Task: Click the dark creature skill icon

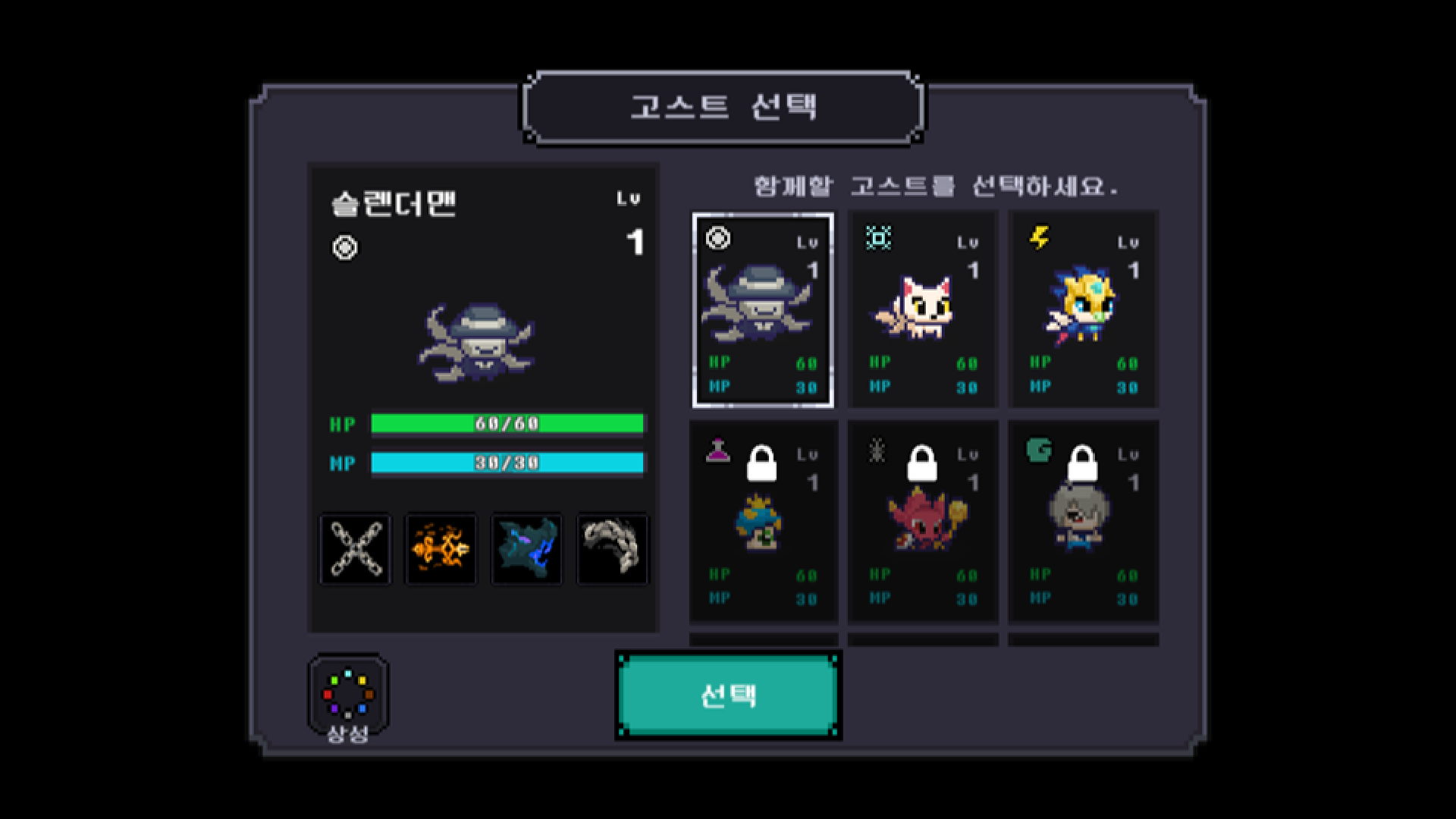Action: click(x=526, y=549)
